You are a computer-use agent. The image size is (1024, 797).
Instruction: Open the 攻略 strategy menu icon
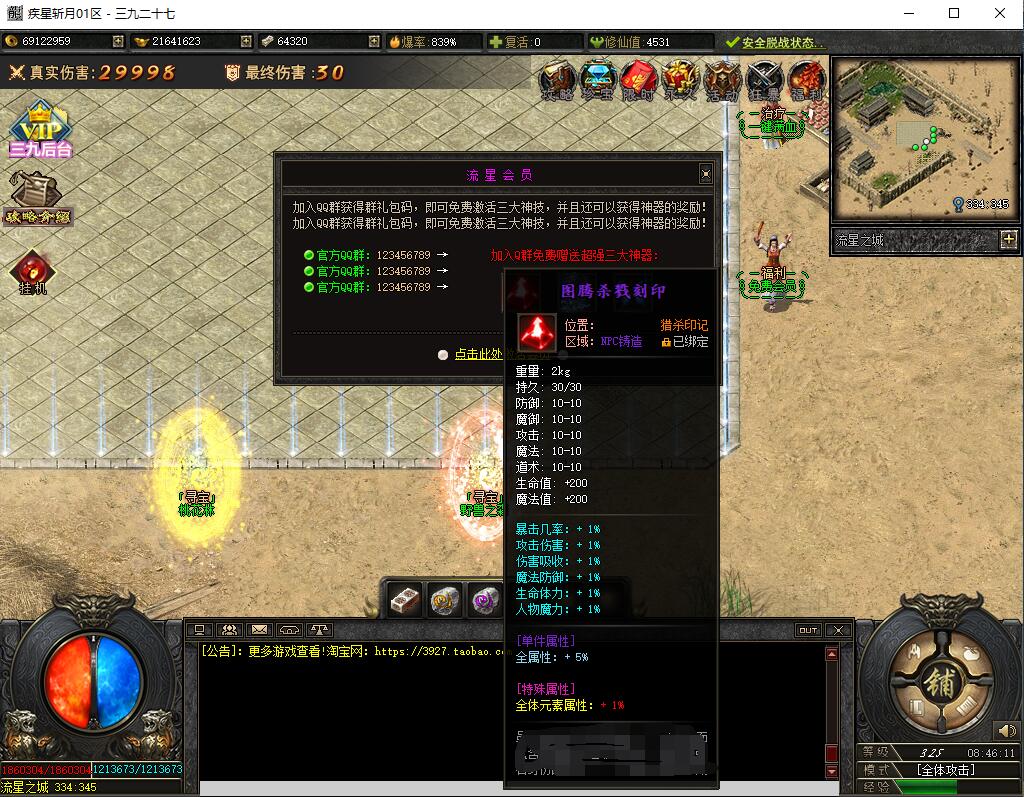point(557,80)
